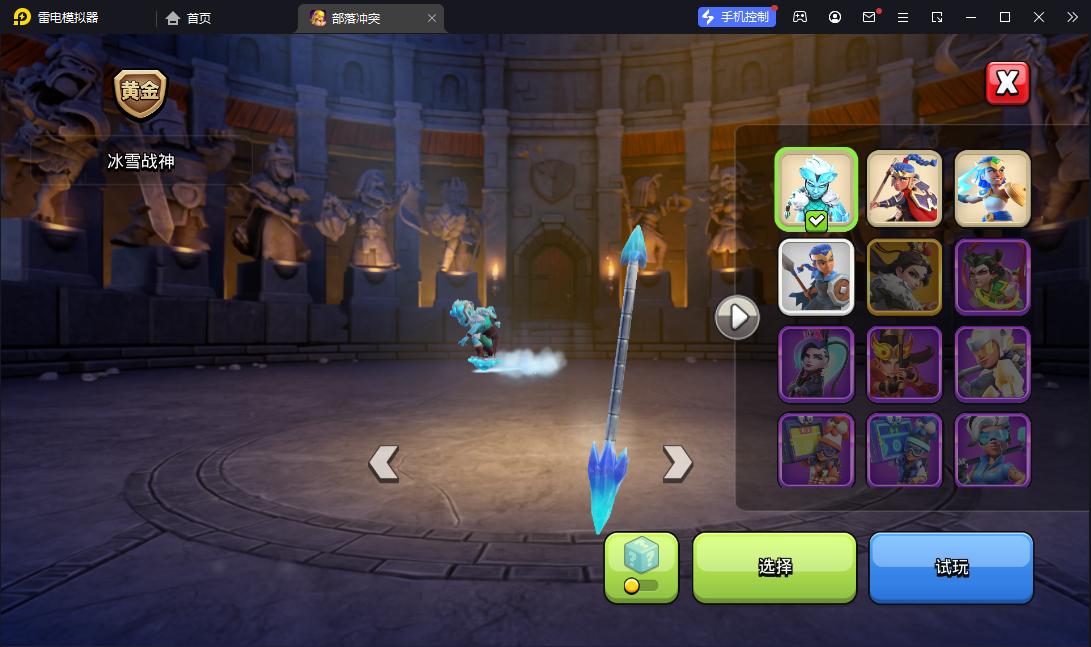Select the teal-ponytail dark skin
The image size is (1091, 647).
[x=816, y=363]
